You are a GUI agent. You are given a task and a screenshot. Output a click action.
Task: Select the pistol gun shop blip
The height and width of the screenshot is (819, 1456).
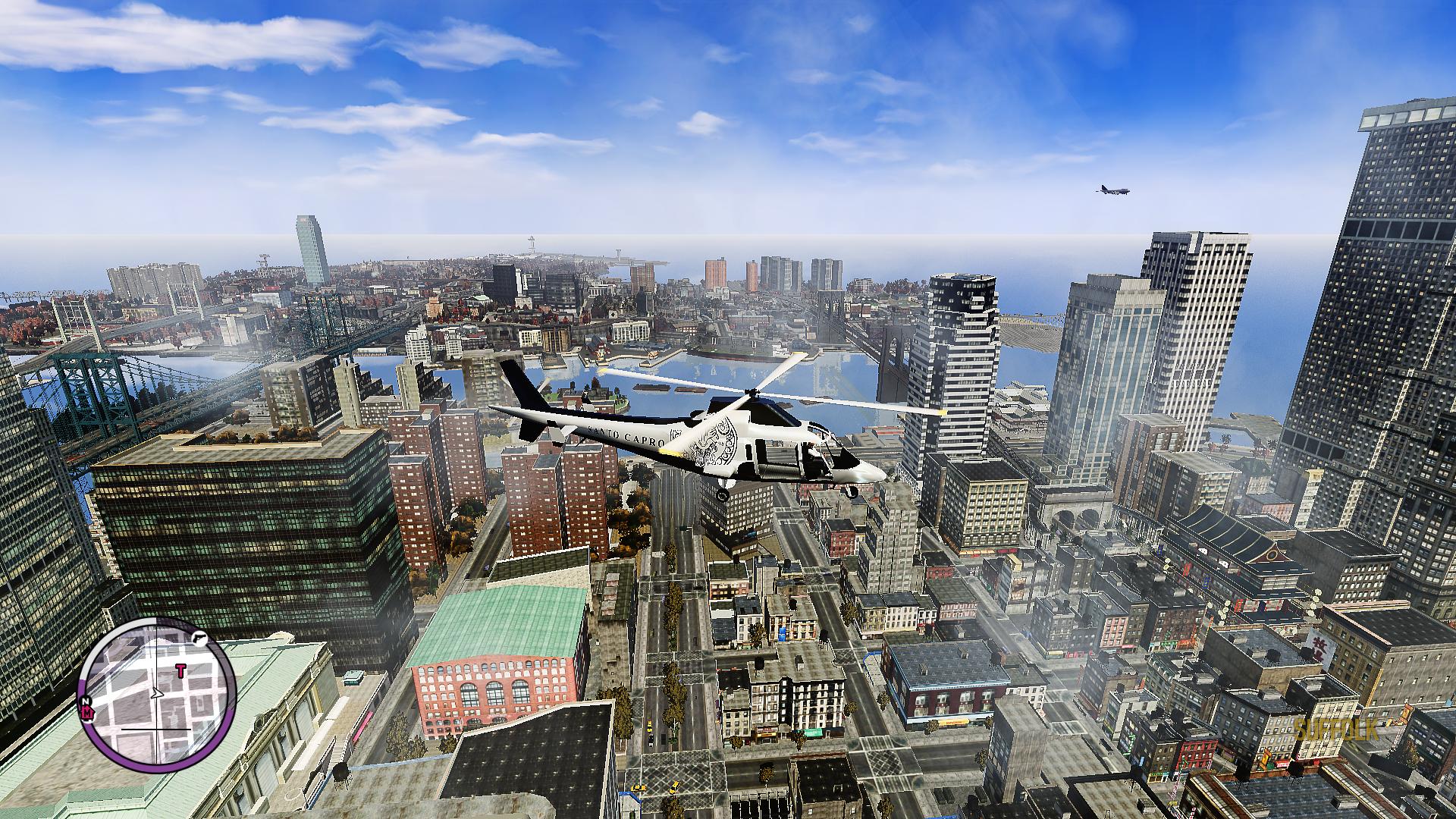199,638
